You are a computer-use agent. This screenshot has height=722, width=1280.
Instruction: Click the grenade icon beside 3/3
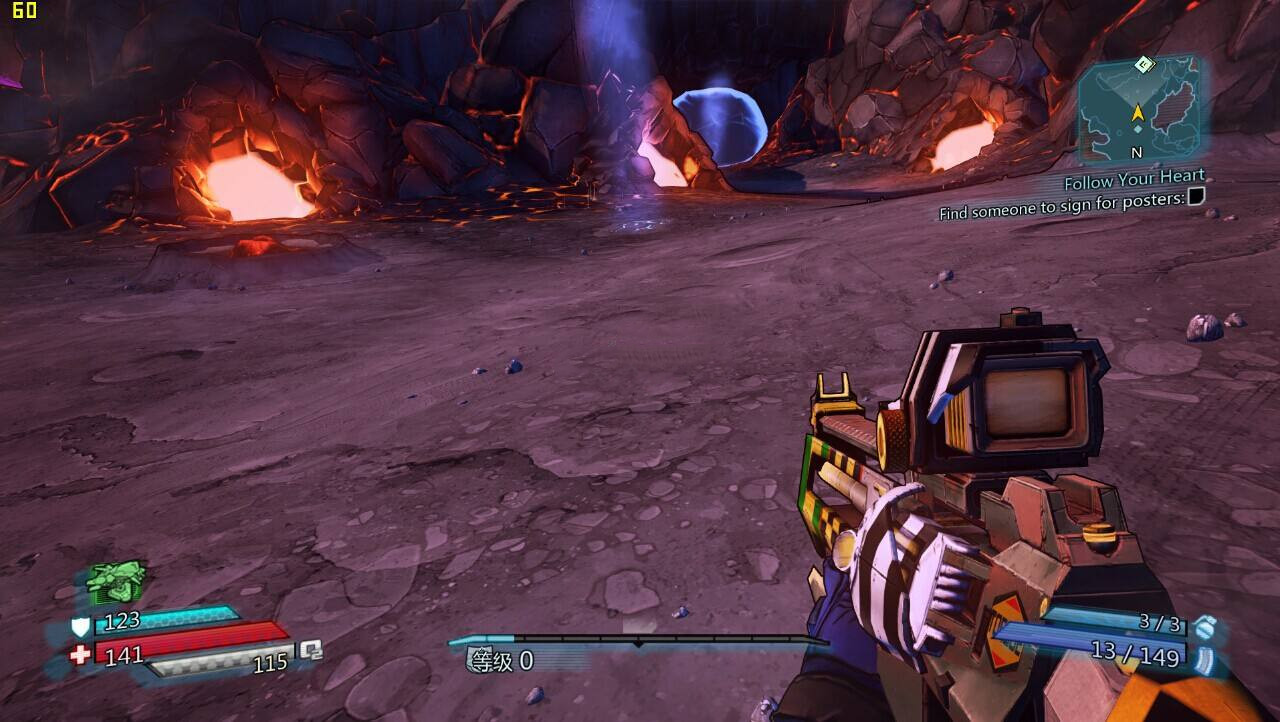point(1206,627)
